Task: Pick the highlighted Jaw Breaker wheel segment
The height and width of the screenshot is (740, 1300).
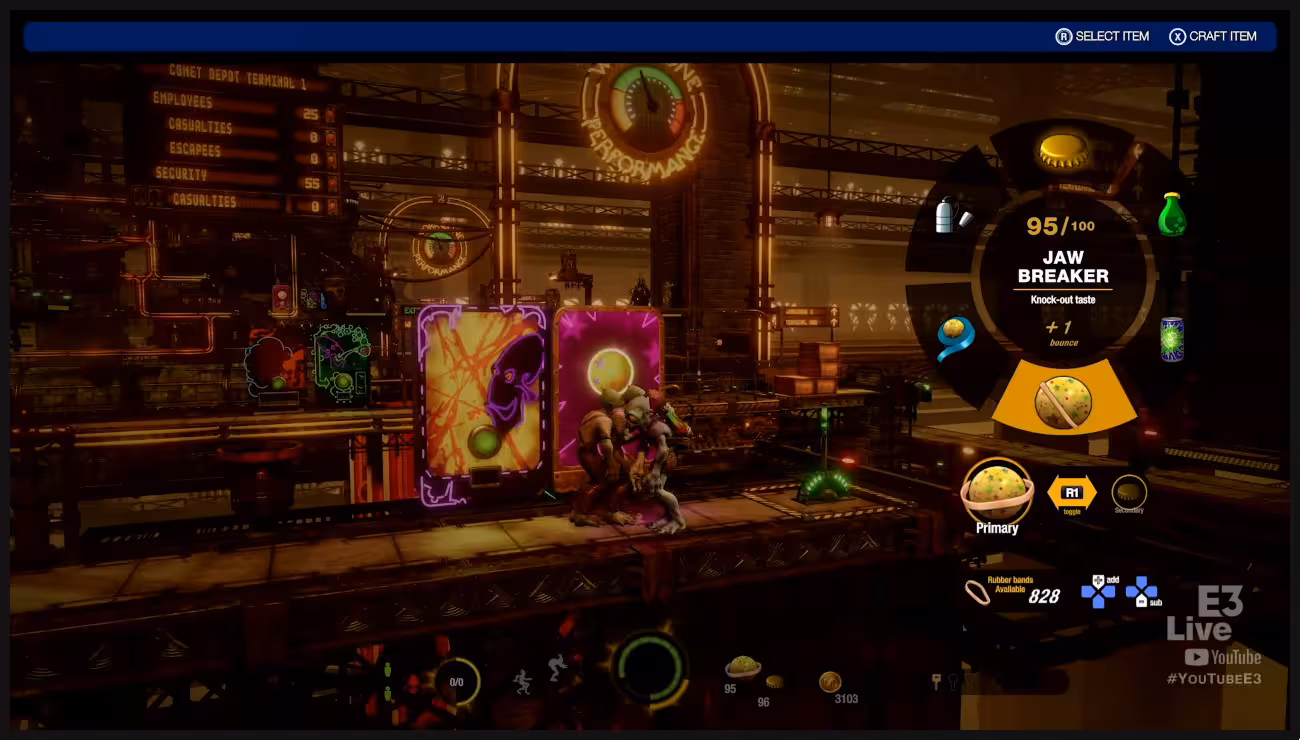Action: [1063, 400]
